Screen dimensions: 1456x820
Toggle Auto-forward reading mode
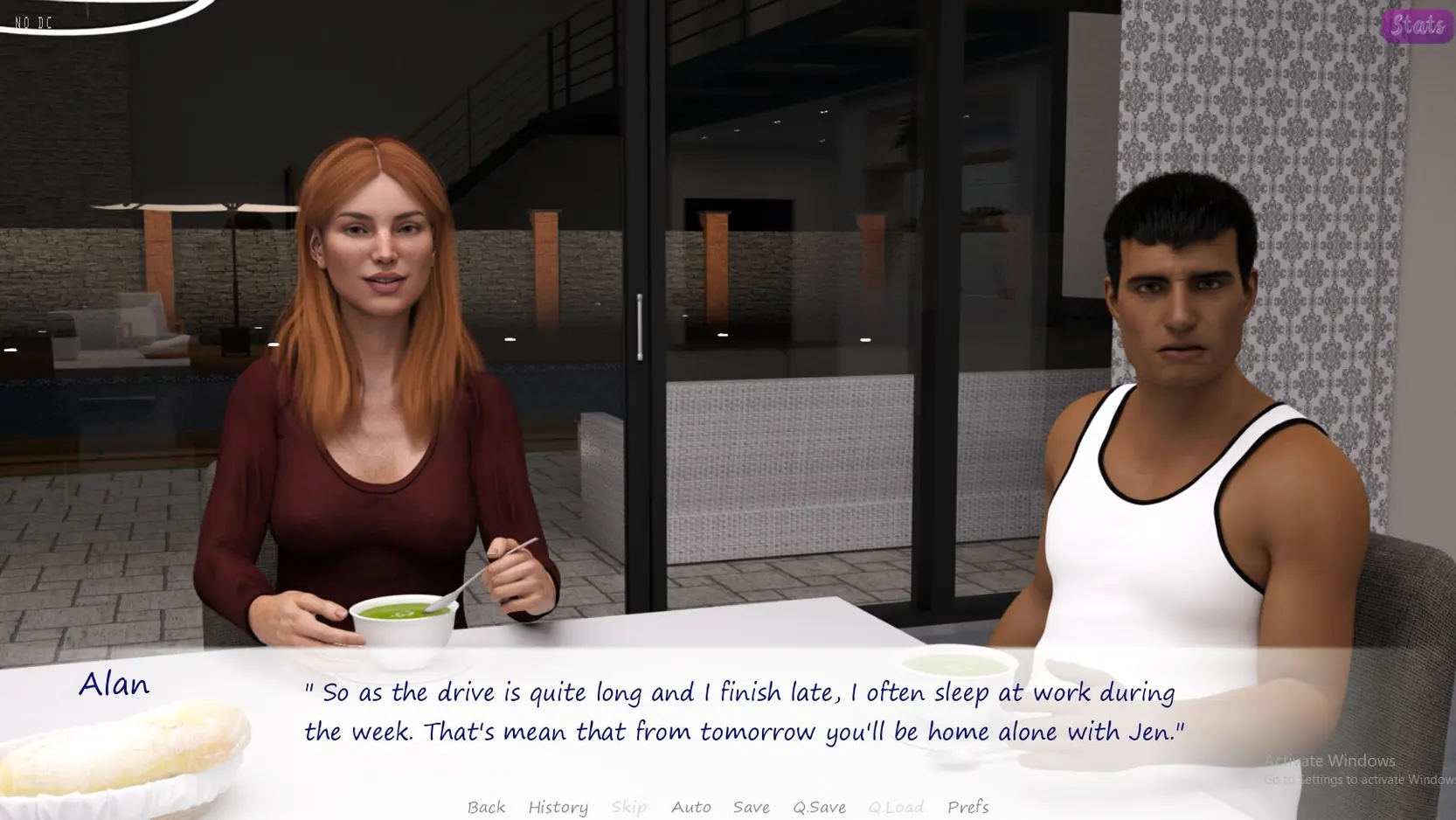[x=690, y=806]
